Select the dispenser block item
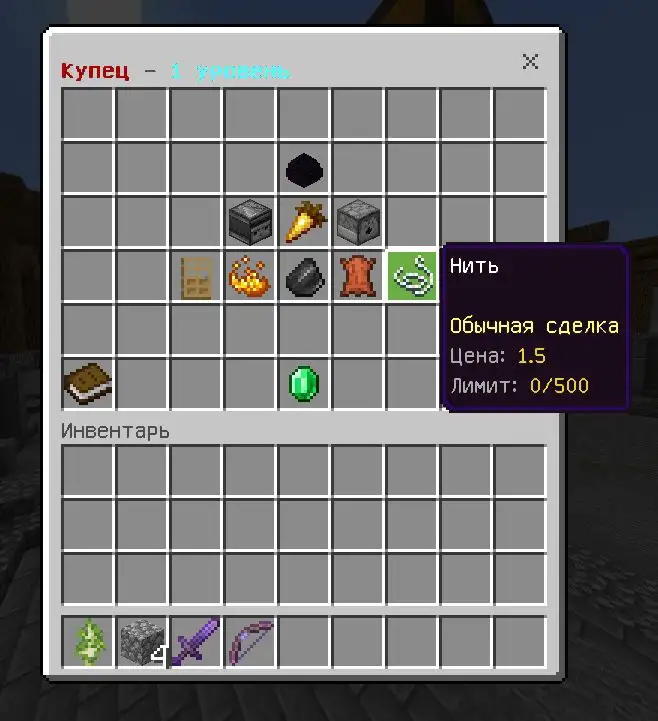 point(358,221)
